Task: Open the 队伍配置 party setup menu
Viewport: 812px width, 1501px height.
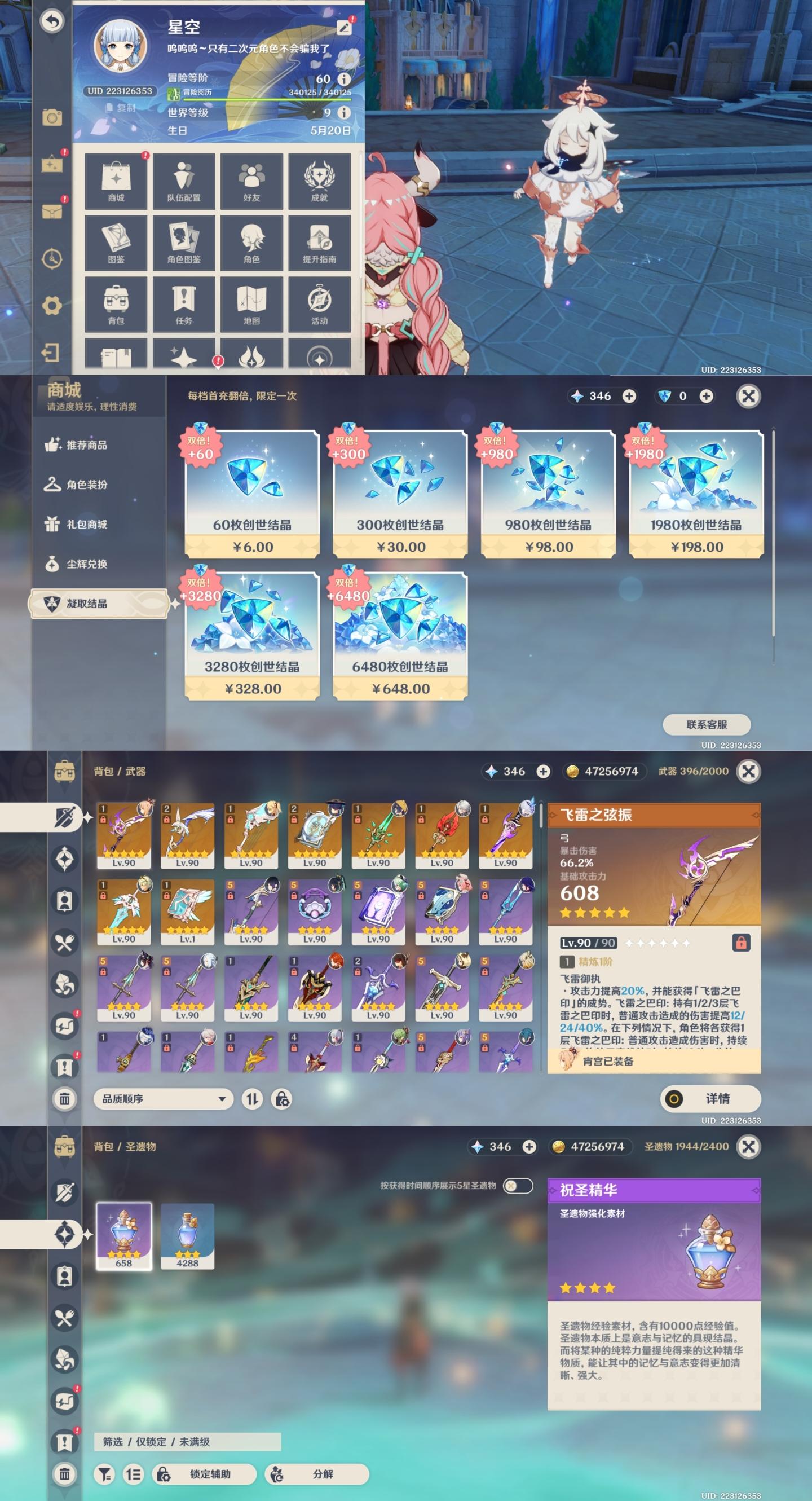Action: (x=183, y=181)
